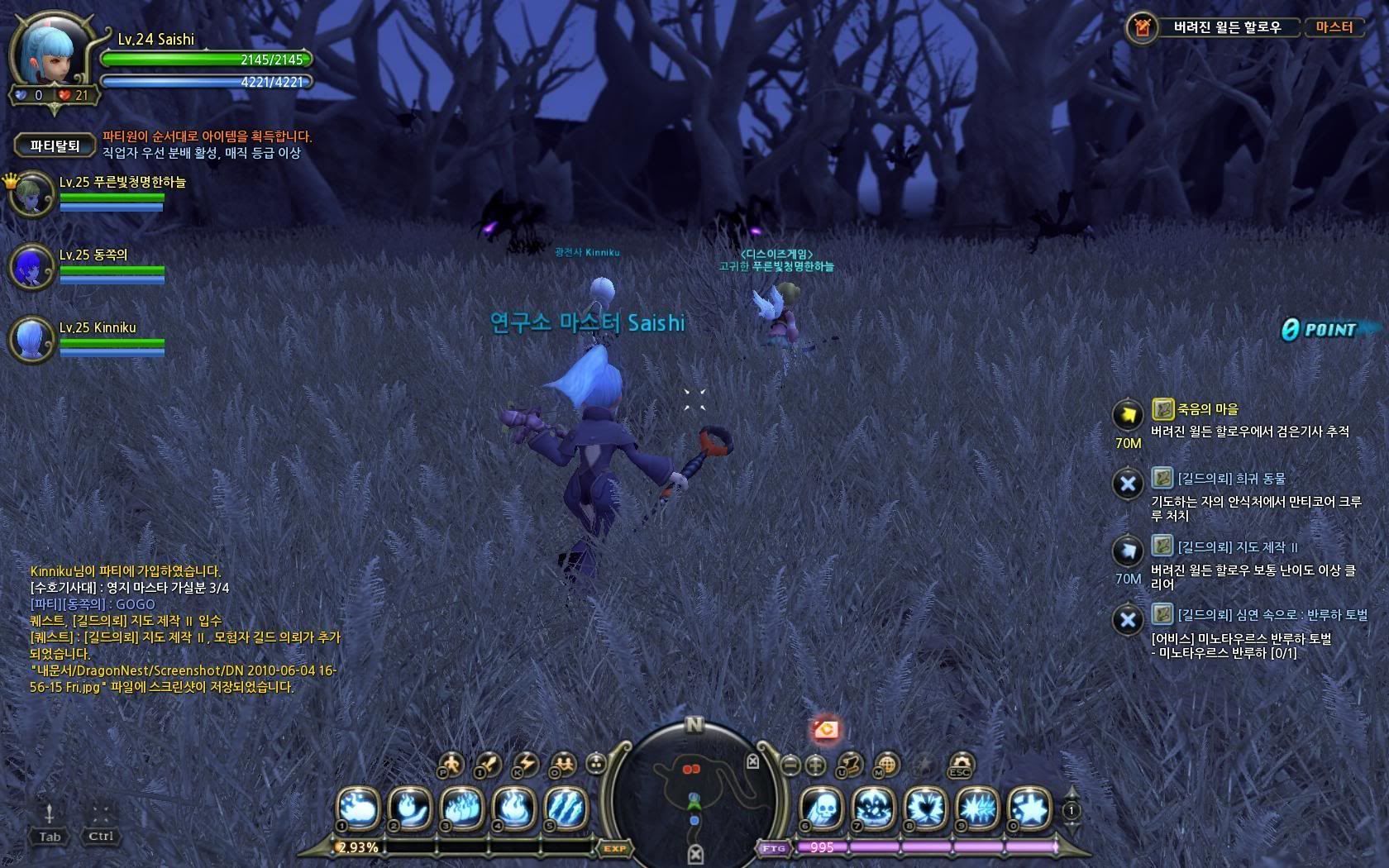This screenshot has height=868, width=1389.
Task: Trigger the ice burst skill in slot 9
Action: tap(977, 808)
